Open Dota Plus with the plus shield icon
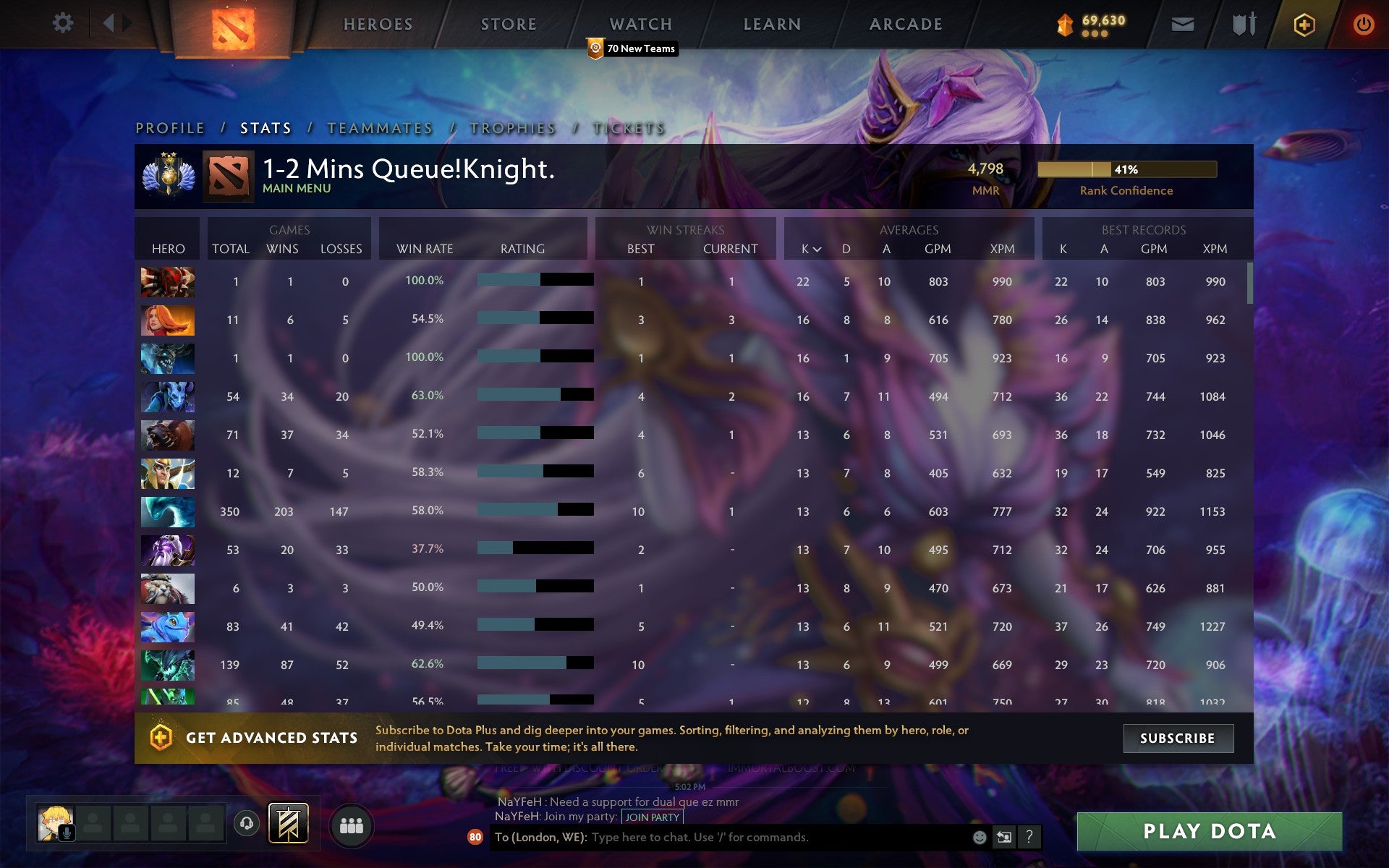1389x868 pixels. (x=1303, y=22)
